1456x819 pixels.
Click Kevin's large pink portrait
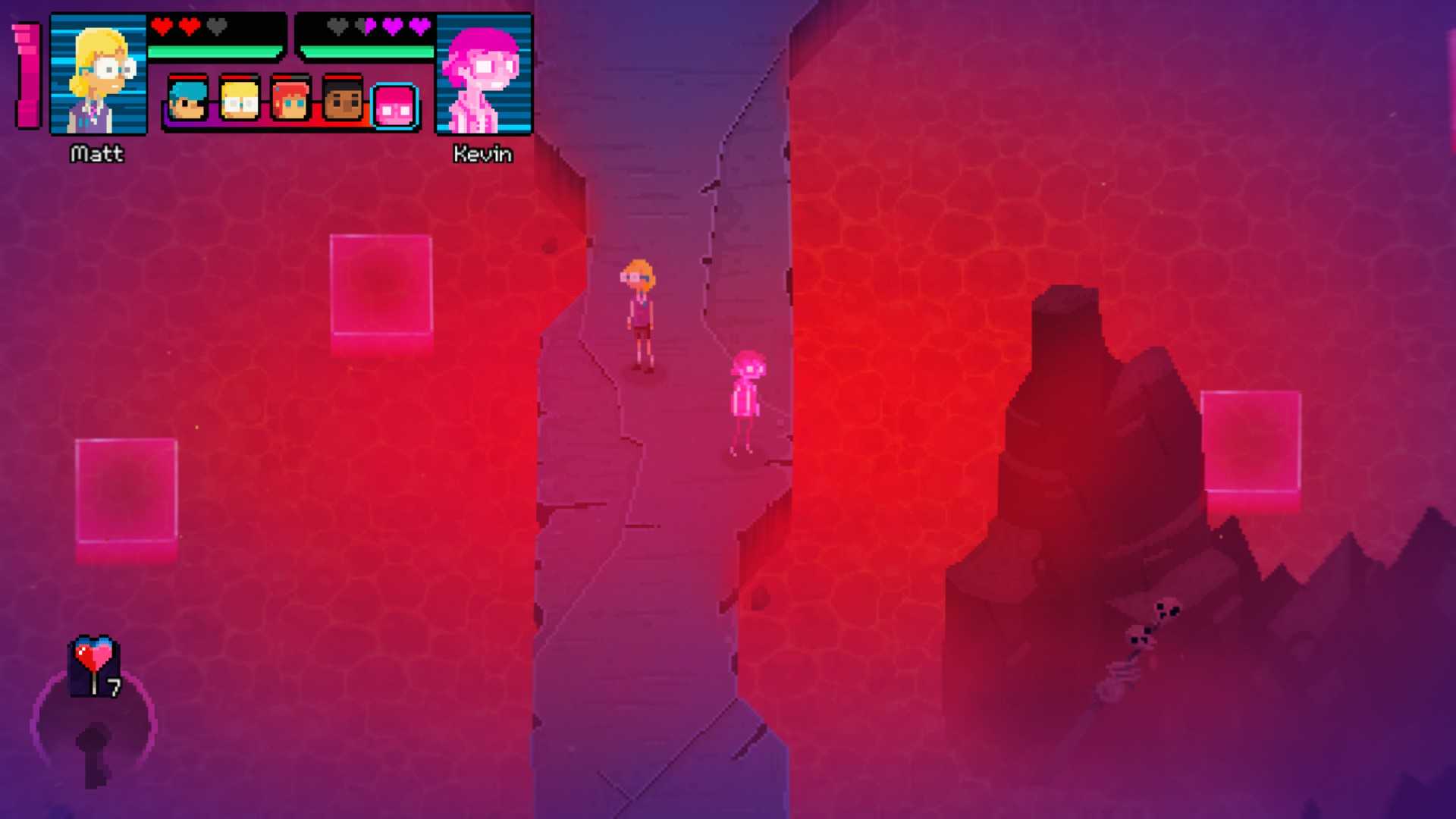[x=483, y=75]
